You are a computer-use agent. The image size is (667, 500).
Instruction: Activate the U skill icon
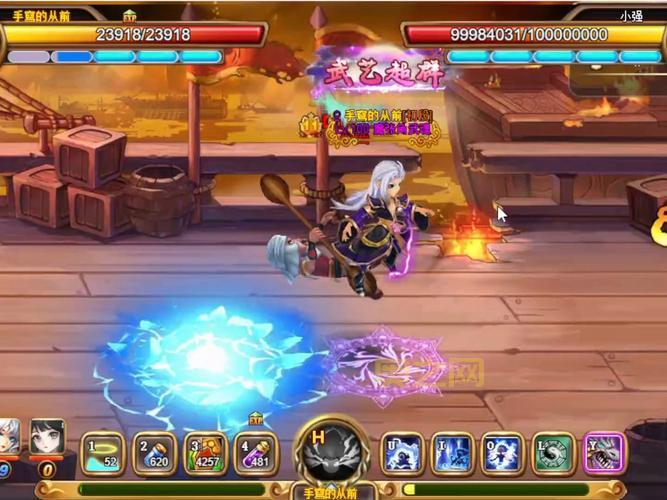403,453
